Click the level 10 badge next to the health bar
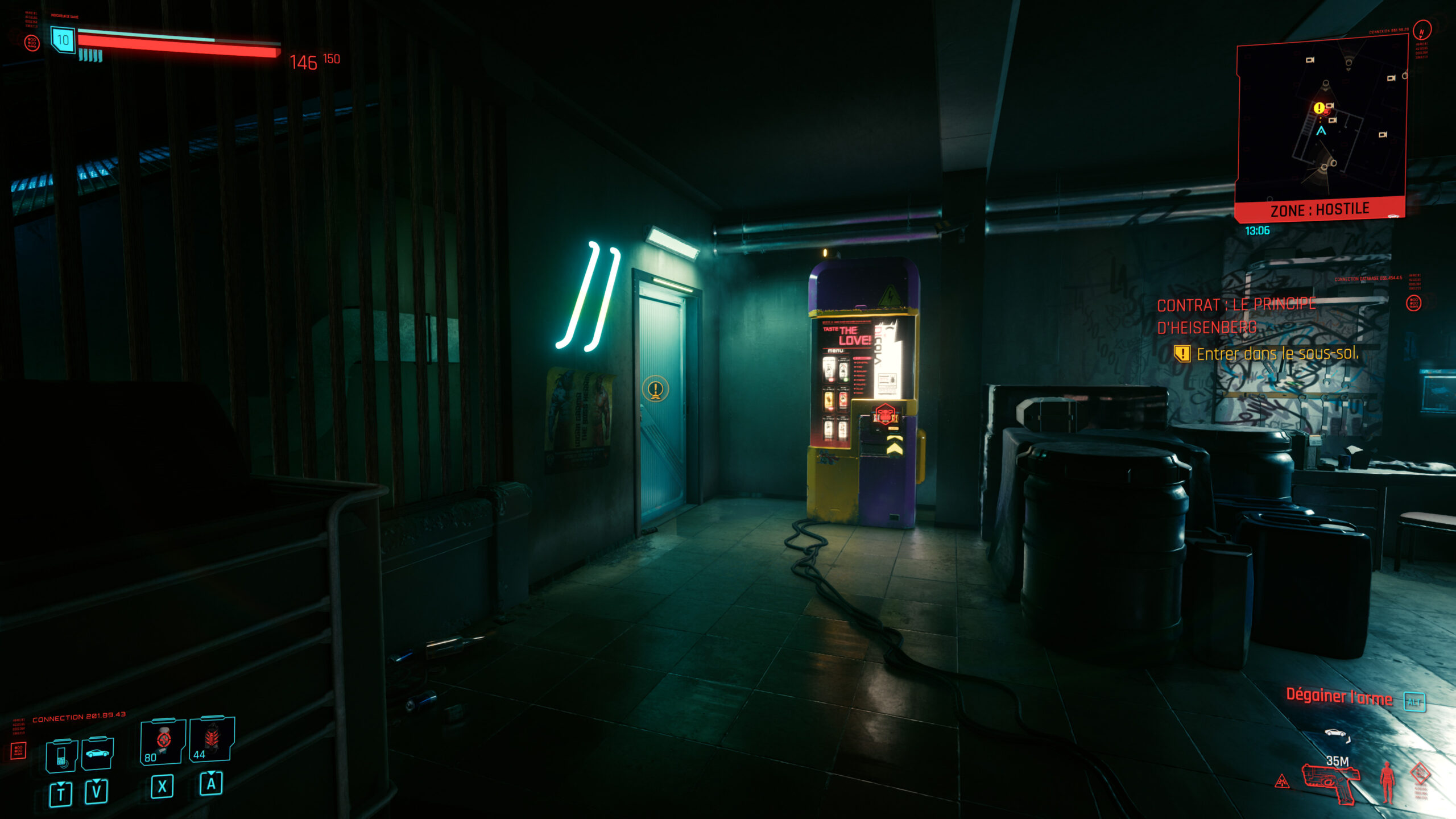Viewport: 1456px width, 819px height. click(x=63, y=39)
